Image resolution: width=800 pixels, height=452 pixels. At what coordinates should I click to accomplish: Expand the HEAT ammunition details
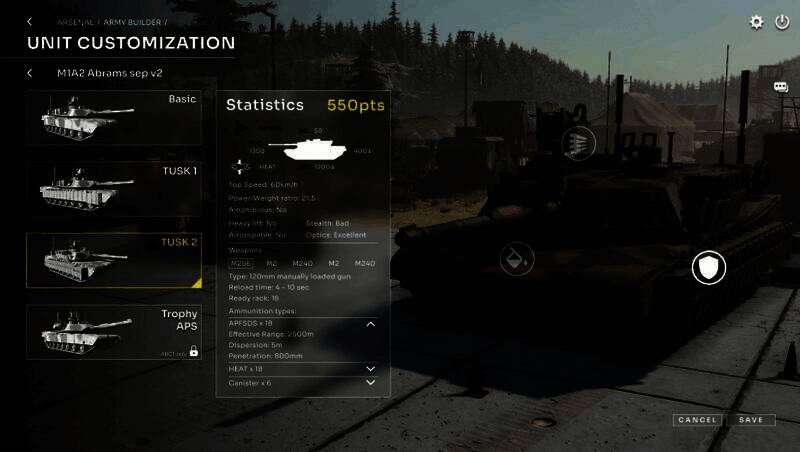(x=370, y=369)
